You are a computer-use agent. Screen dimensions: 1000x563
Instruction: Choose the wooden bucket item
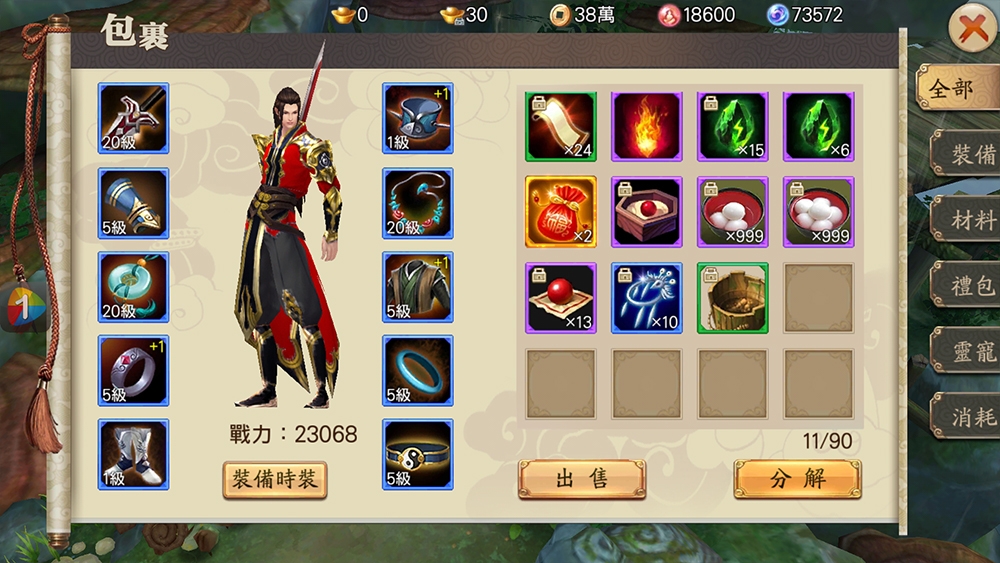point(732,298)
